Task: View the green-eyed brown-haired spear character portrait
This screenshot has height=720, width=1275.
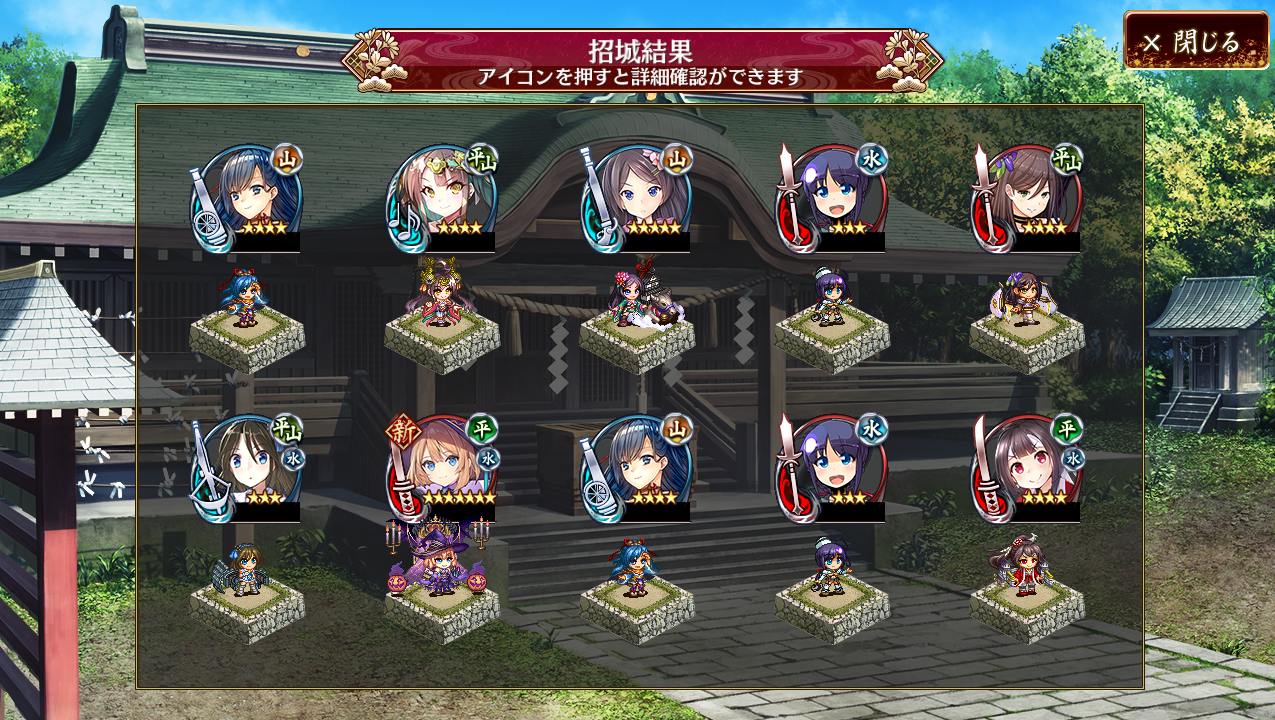Action: click(x=1026, y=198)
